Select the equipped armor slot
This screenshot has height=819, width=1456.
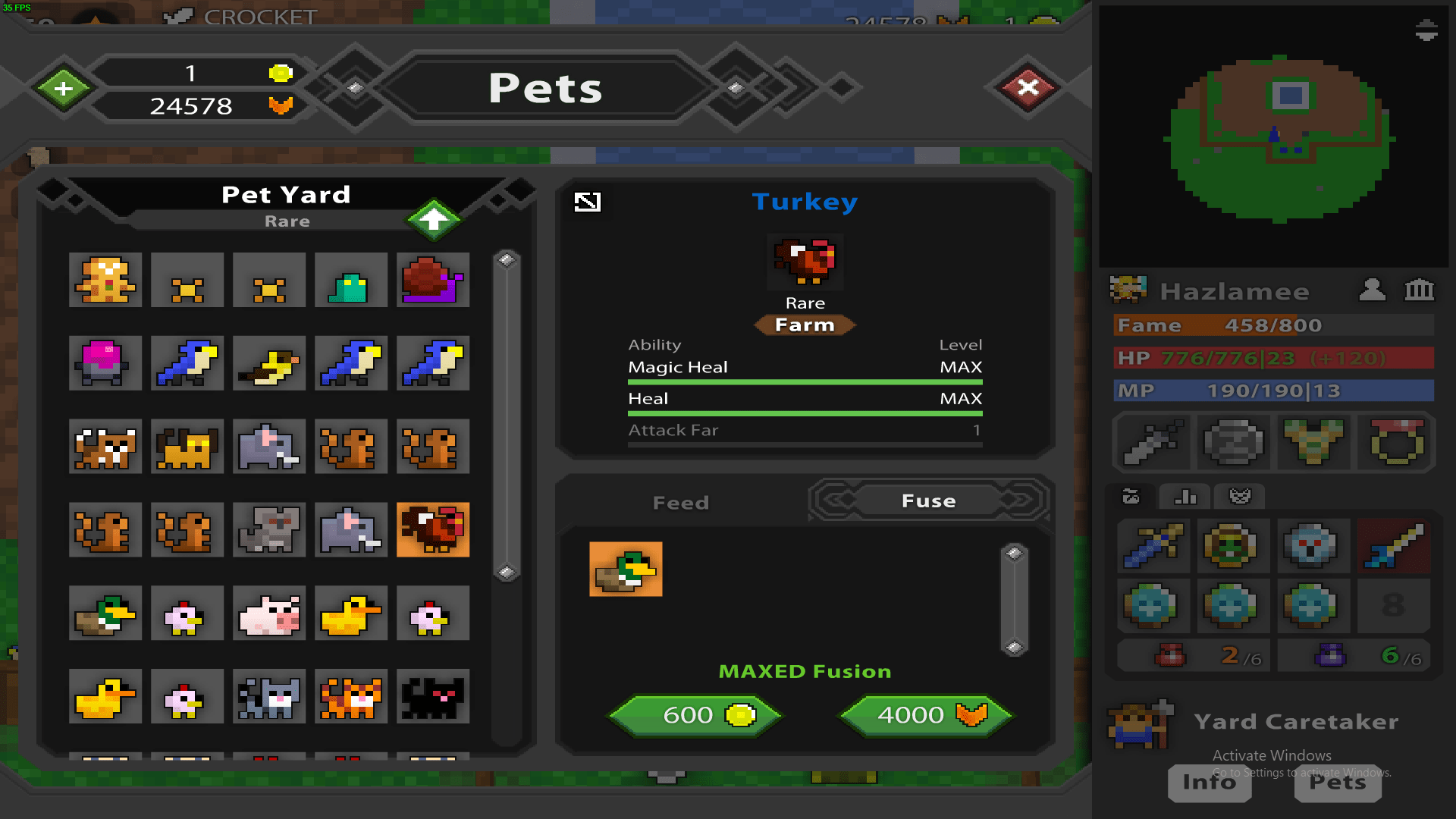1314,443
